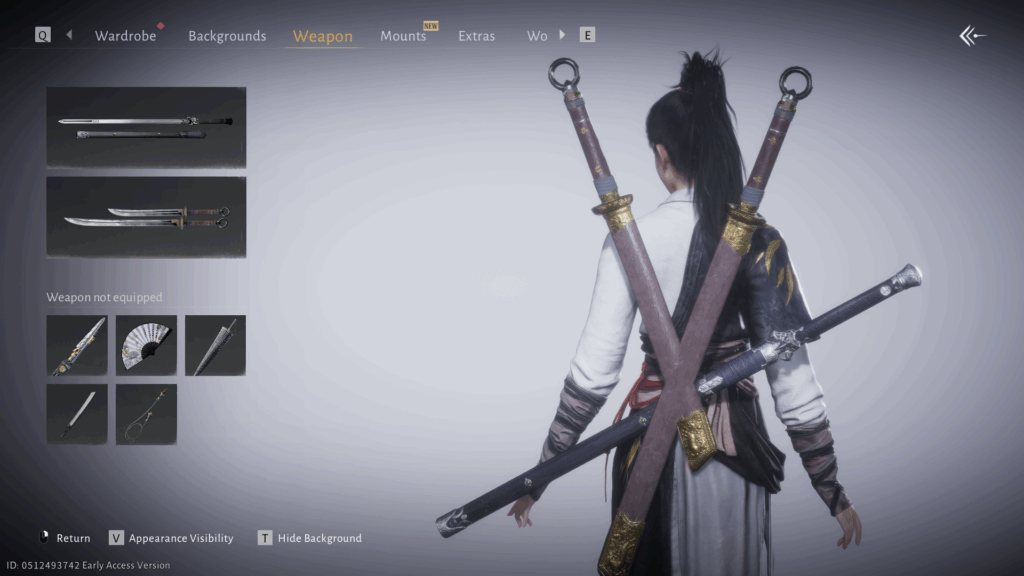1024x576 pixels.
Task: Select the Weapon tab
Action: tap(322, 36)
